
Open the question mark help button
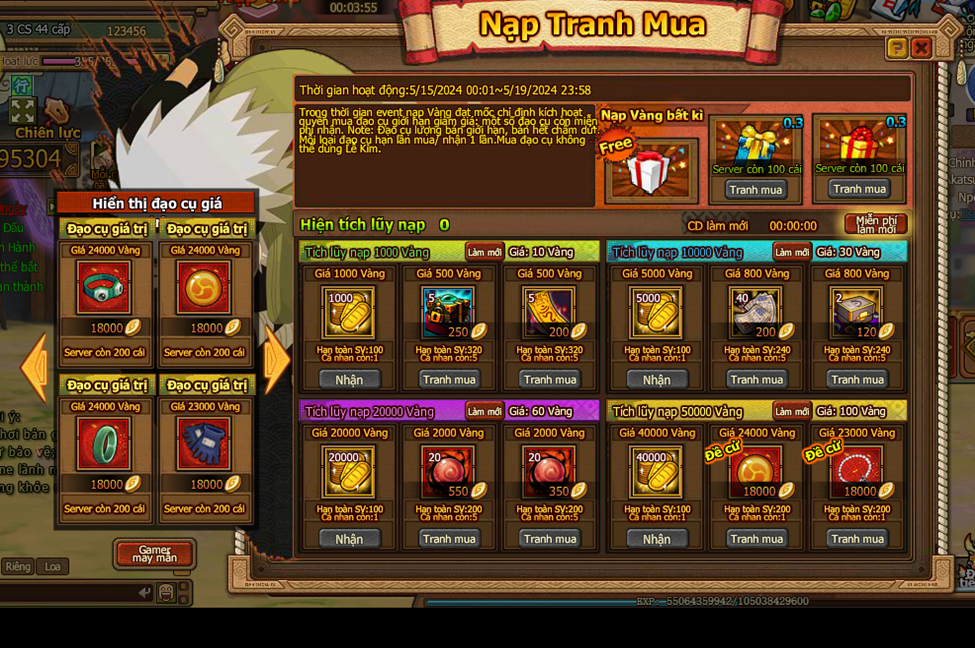click(897, 47)
